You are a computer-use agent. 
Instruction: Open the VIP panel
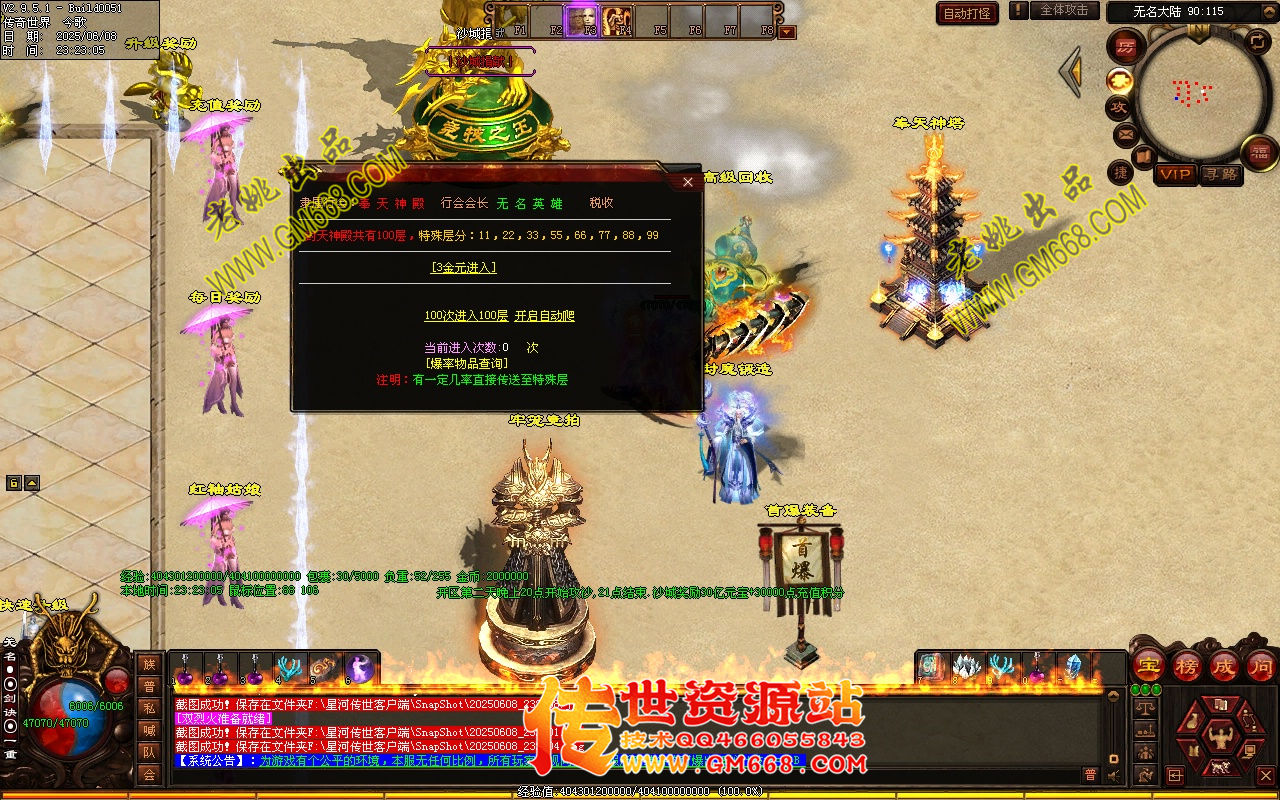[1176, 174]
